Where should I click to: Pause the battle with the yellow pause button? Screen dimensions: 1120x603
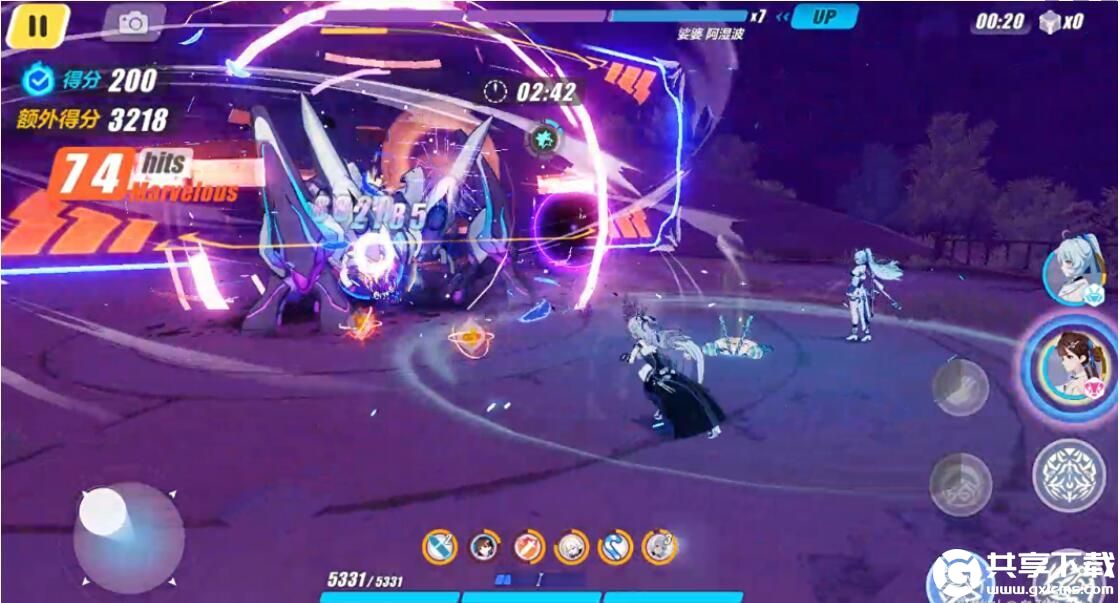click(37, 25)
